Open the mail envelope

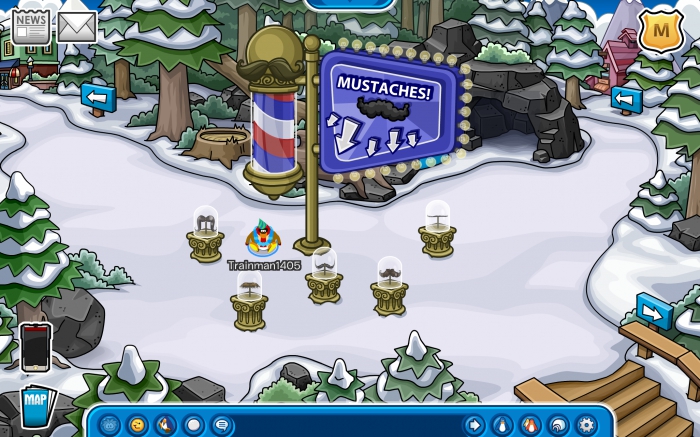point(77,27)
